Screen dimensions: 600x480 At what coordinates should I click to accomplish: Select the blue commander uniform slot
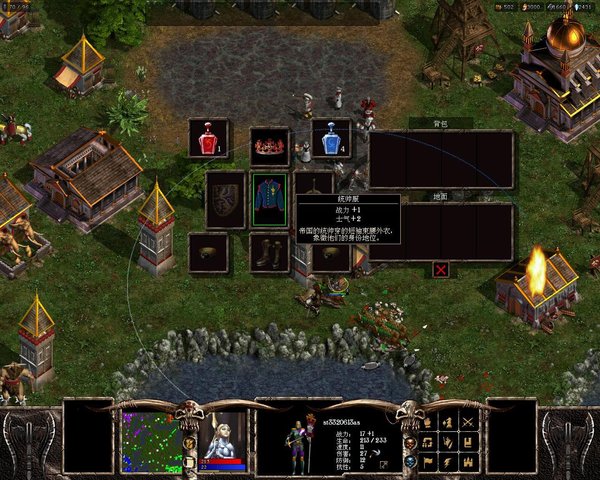click(x=269, y=198)
